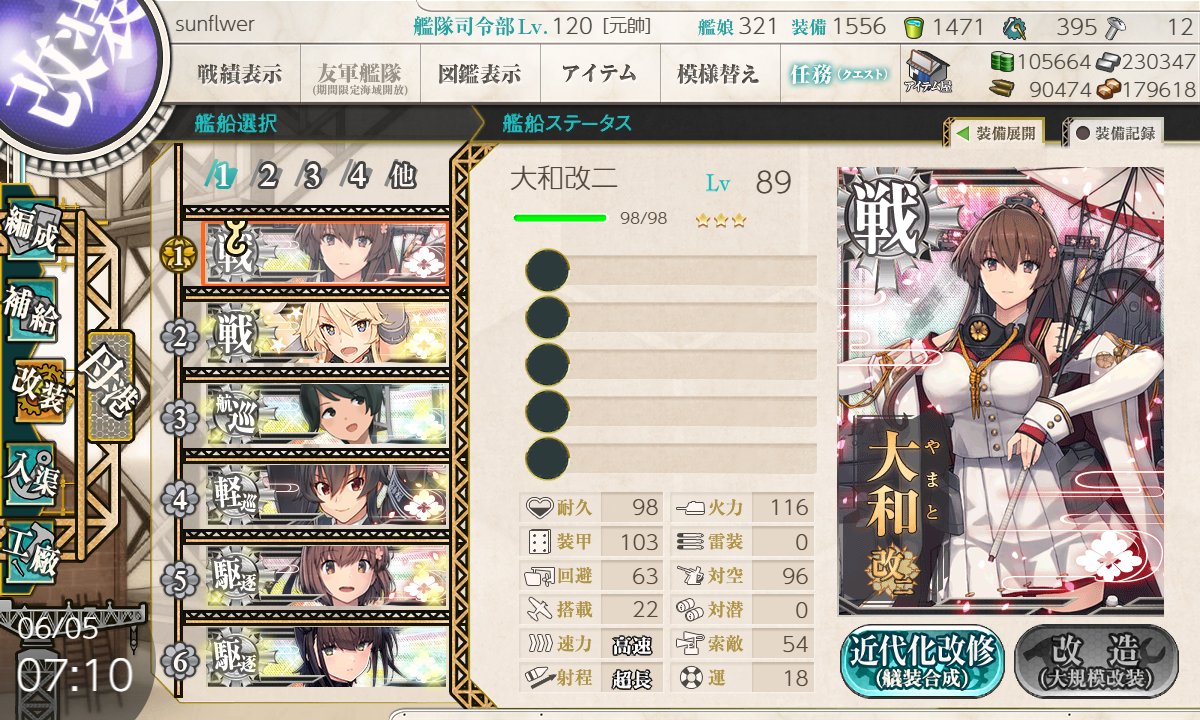Open the 模様替え furniture menu
The height and width of the screenshot is (720, 1200).
click(x=718, y=74)
